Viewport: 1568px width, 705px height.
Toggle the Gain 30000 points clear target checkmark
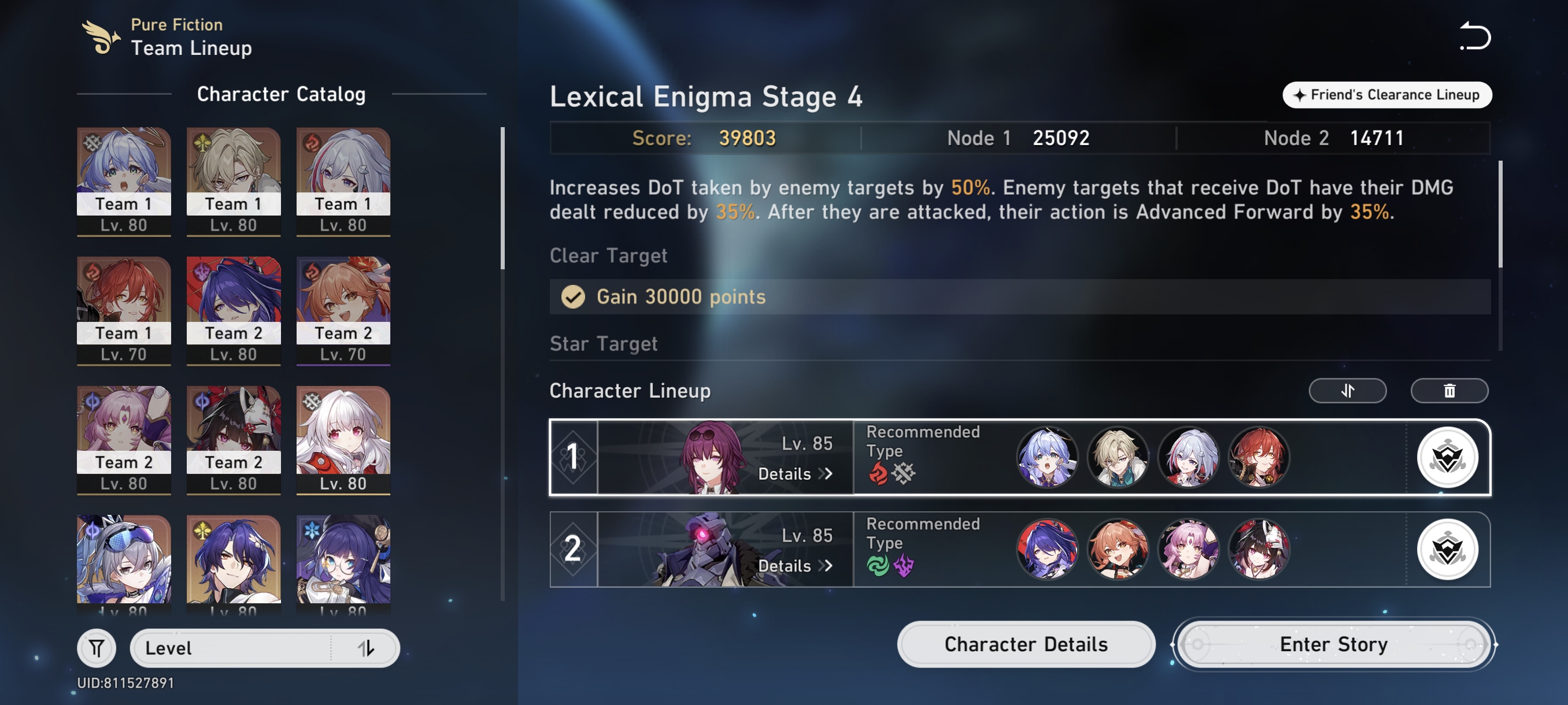point(572,298)
